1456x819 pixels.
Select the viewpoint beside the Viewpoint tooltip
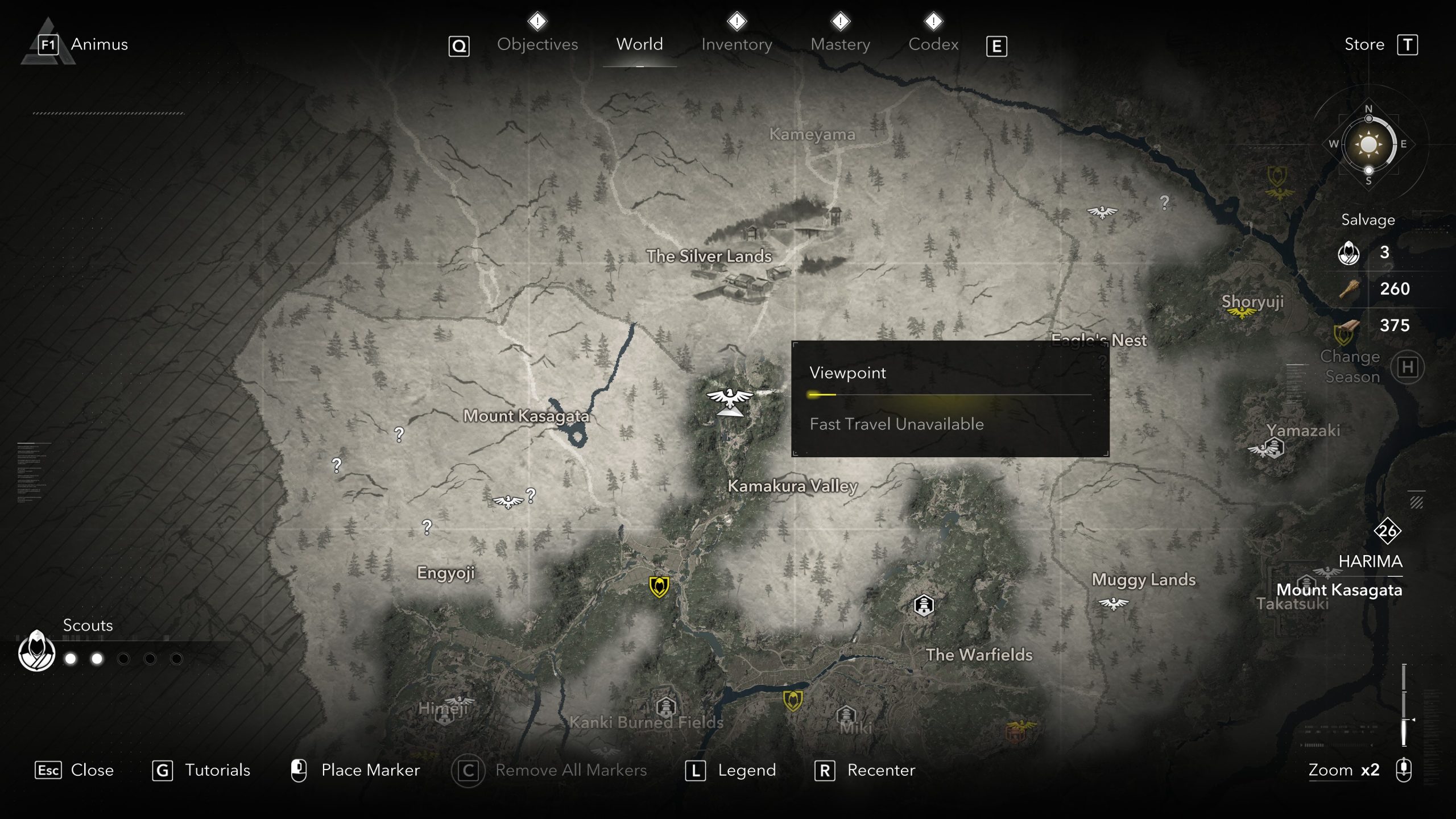pos(729,399)
